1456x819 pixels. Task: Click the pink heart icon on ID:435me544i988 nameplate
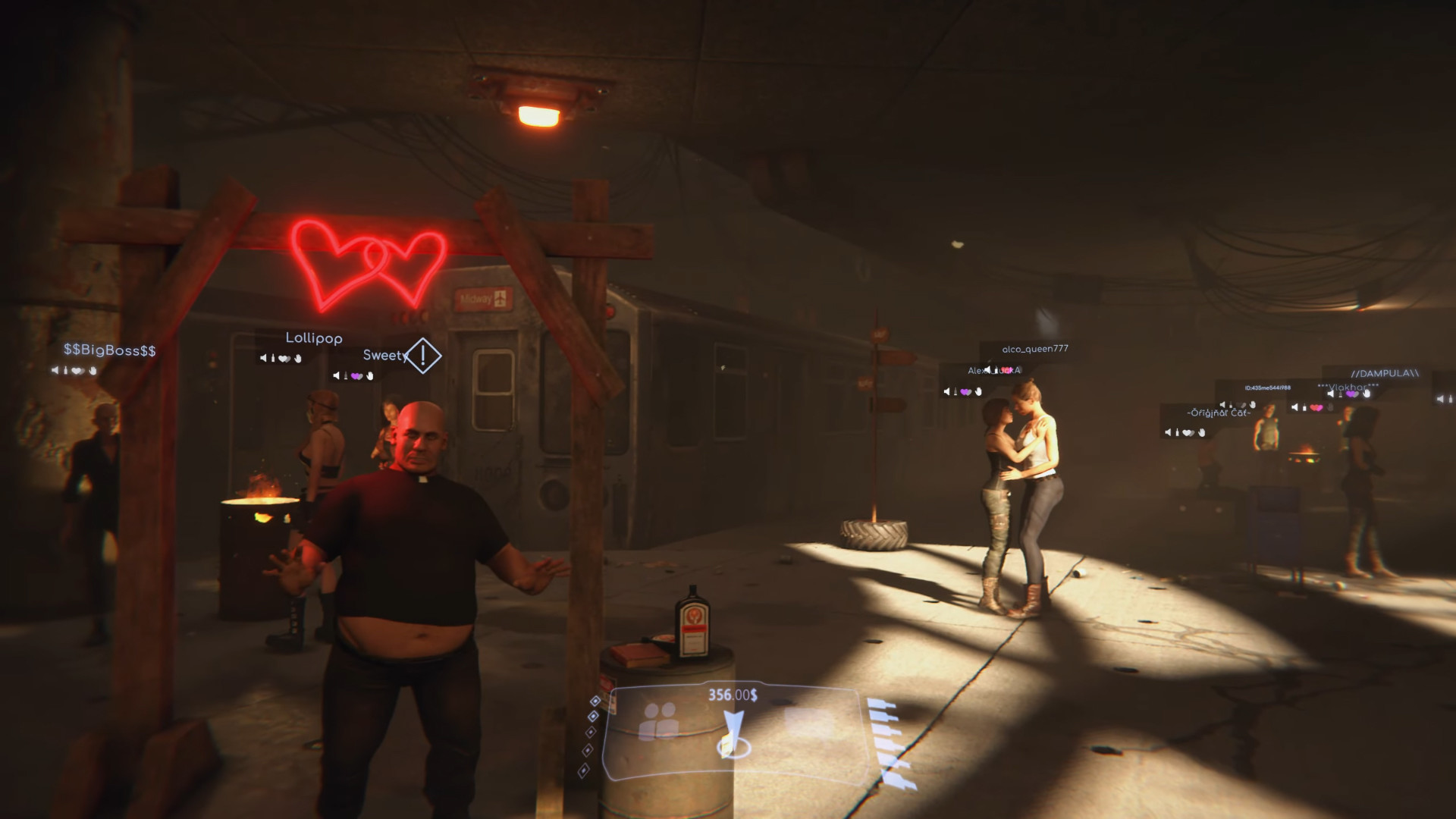[1315, 408]
